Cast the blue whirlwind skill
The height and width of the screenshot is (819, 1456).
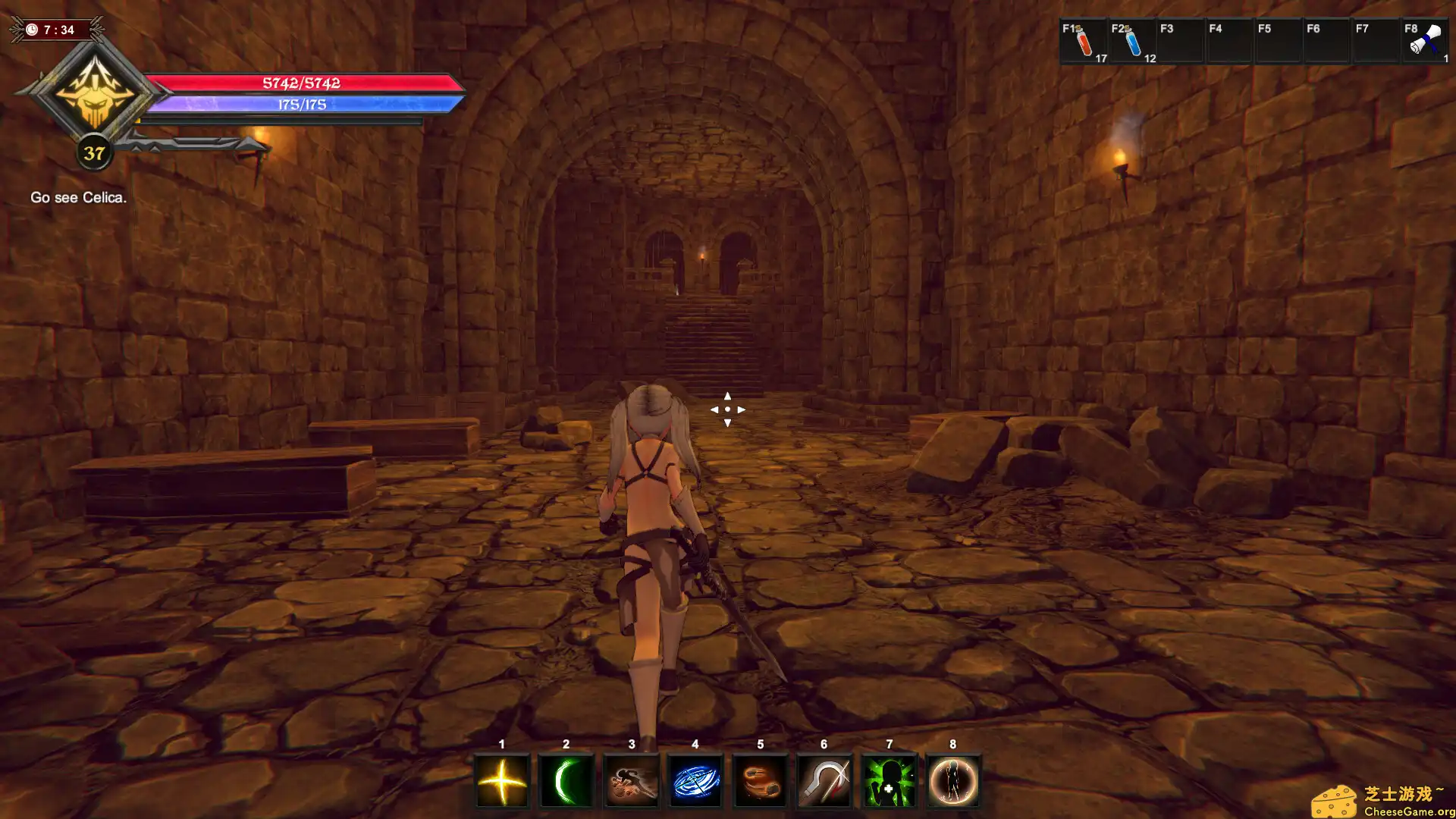pyautogui.click(x=695, y=781)
